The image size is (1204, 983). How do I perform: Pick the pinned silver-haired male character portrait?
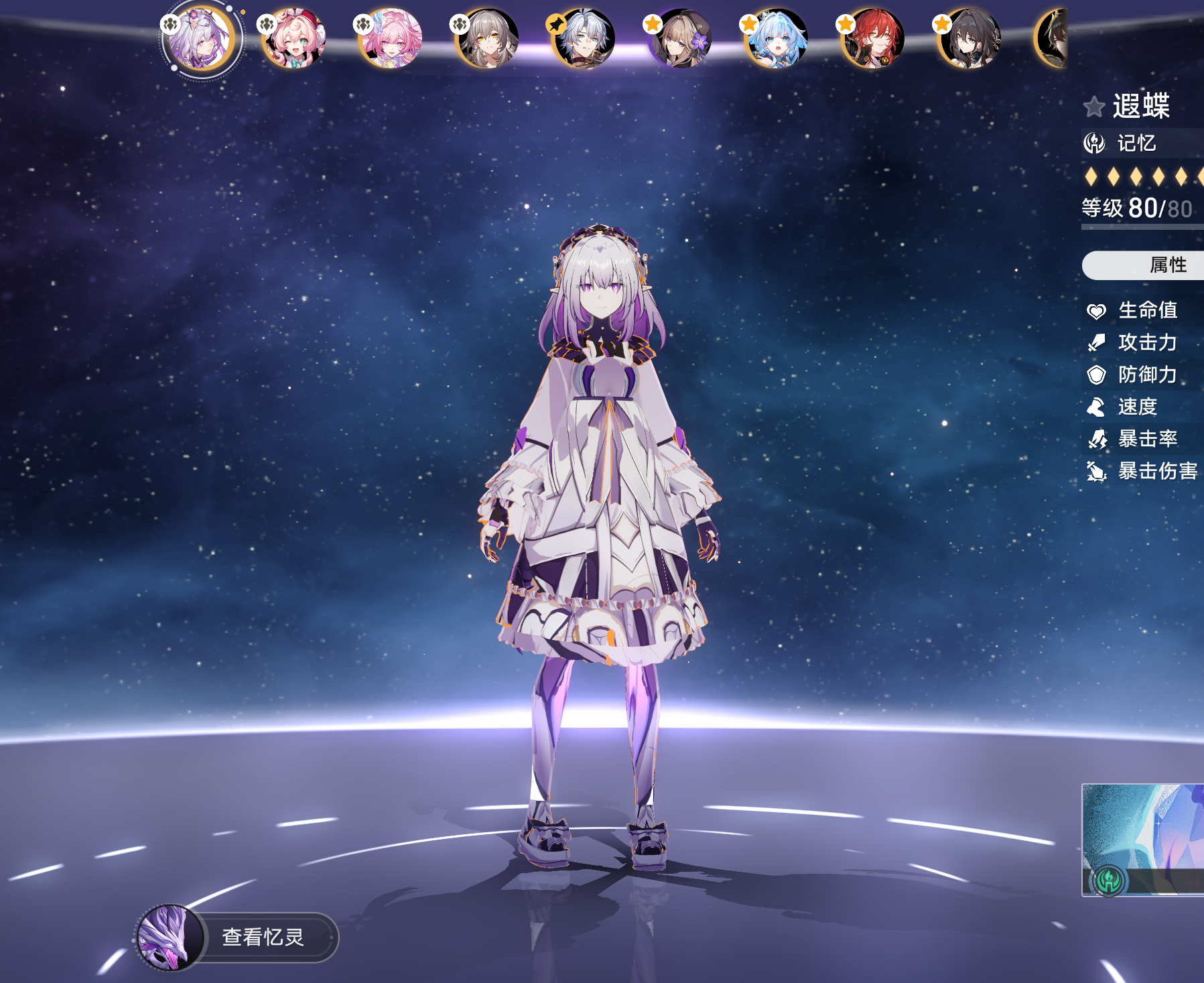(584, 39)
